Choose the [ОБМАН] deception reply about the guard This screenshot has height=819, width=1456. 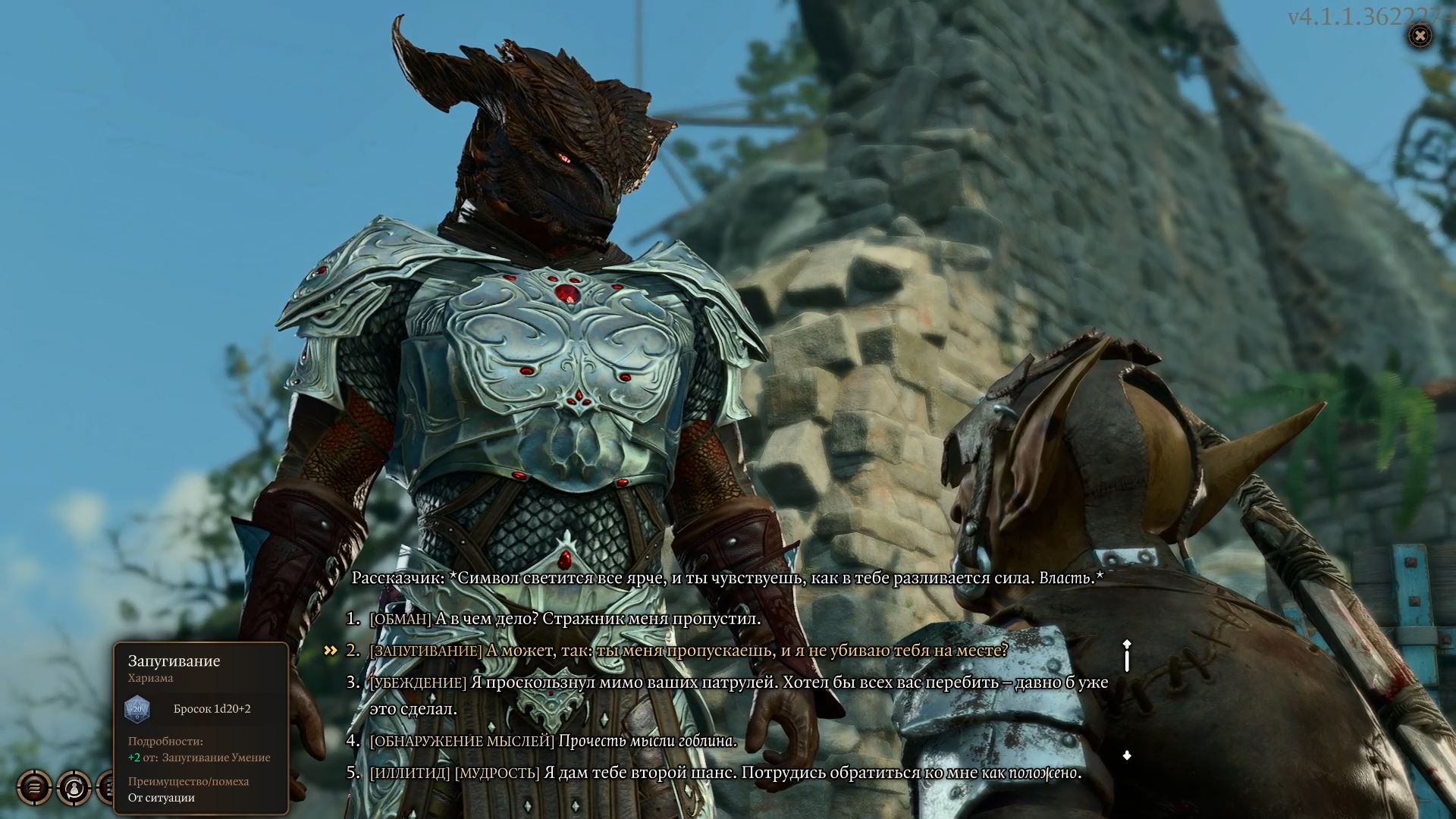pyautogui.click(x=564, y=619)
